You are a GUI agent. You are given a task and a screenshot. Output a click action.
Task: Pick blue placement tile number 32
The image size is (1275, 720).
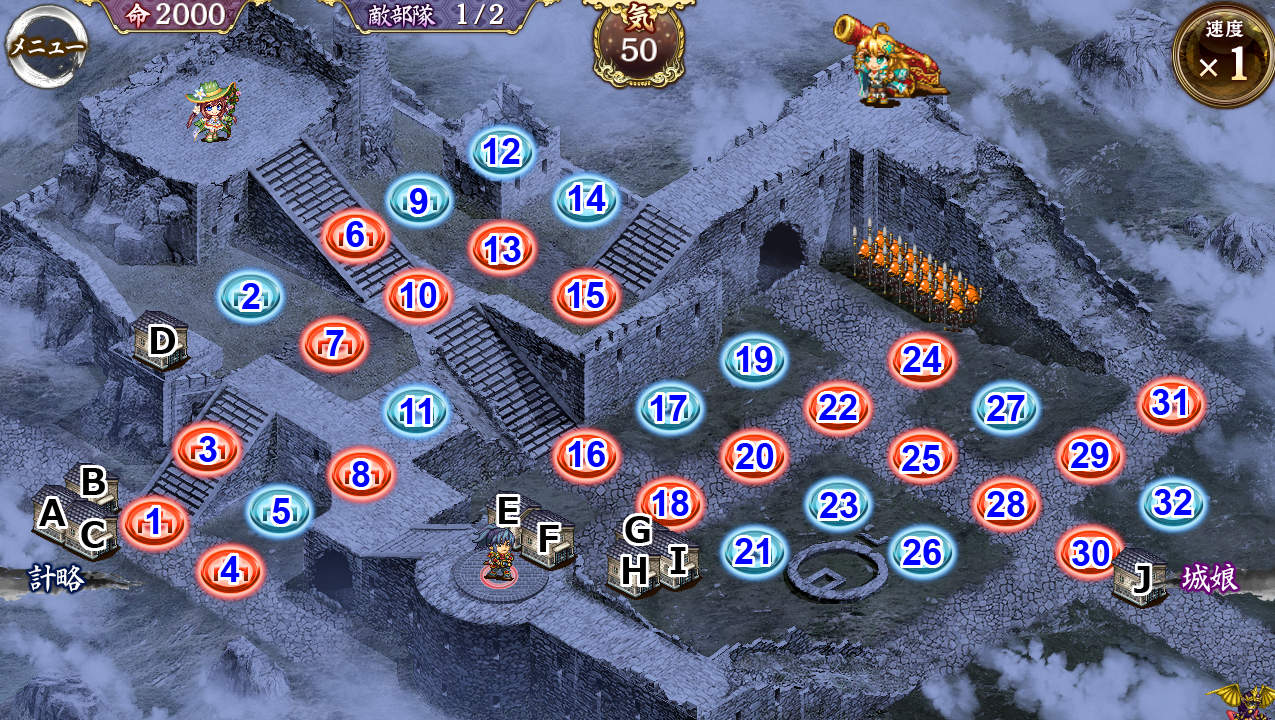pos(1173,503)
